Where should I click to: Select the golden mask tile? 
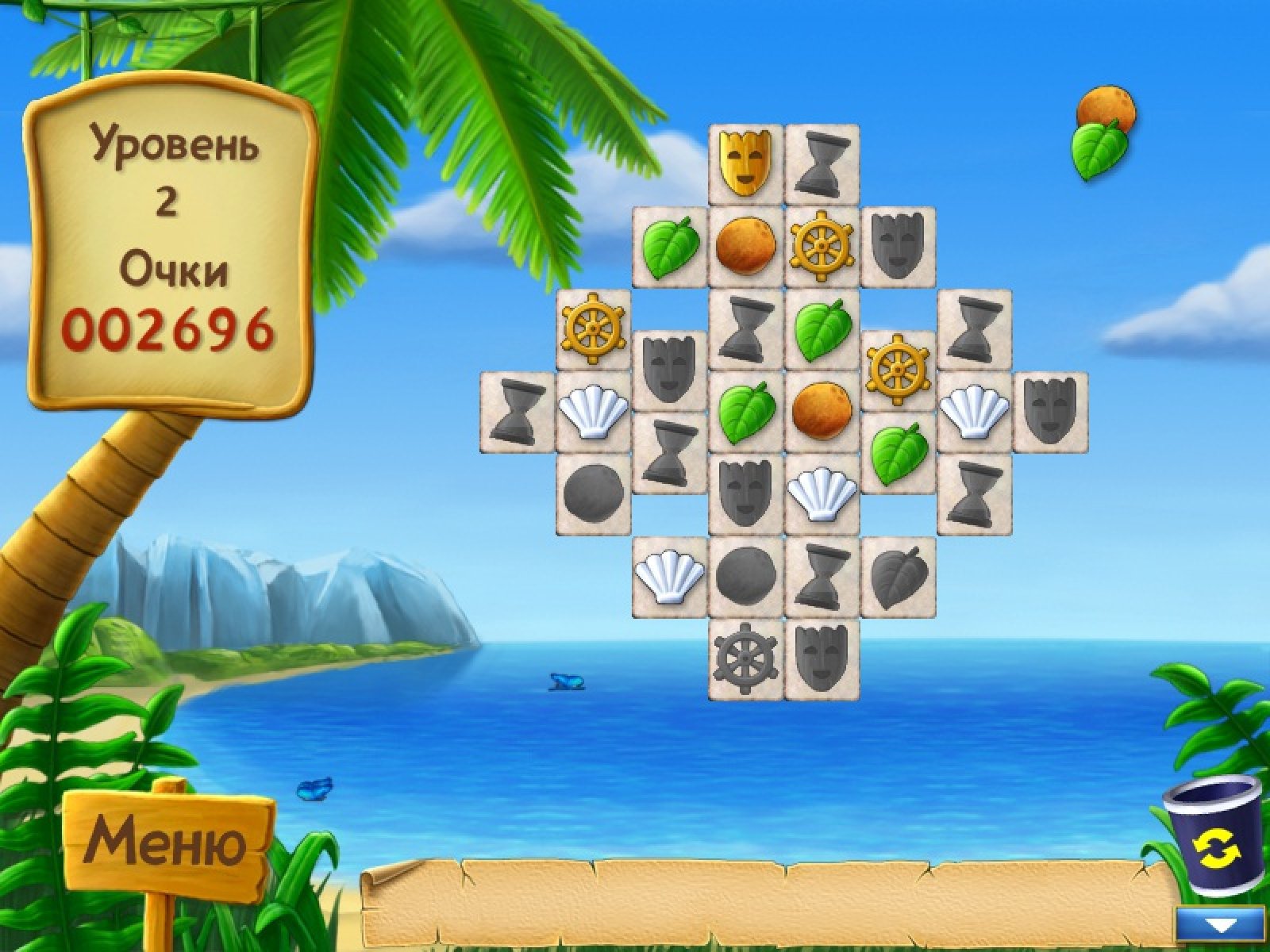(x=745, y=163)
